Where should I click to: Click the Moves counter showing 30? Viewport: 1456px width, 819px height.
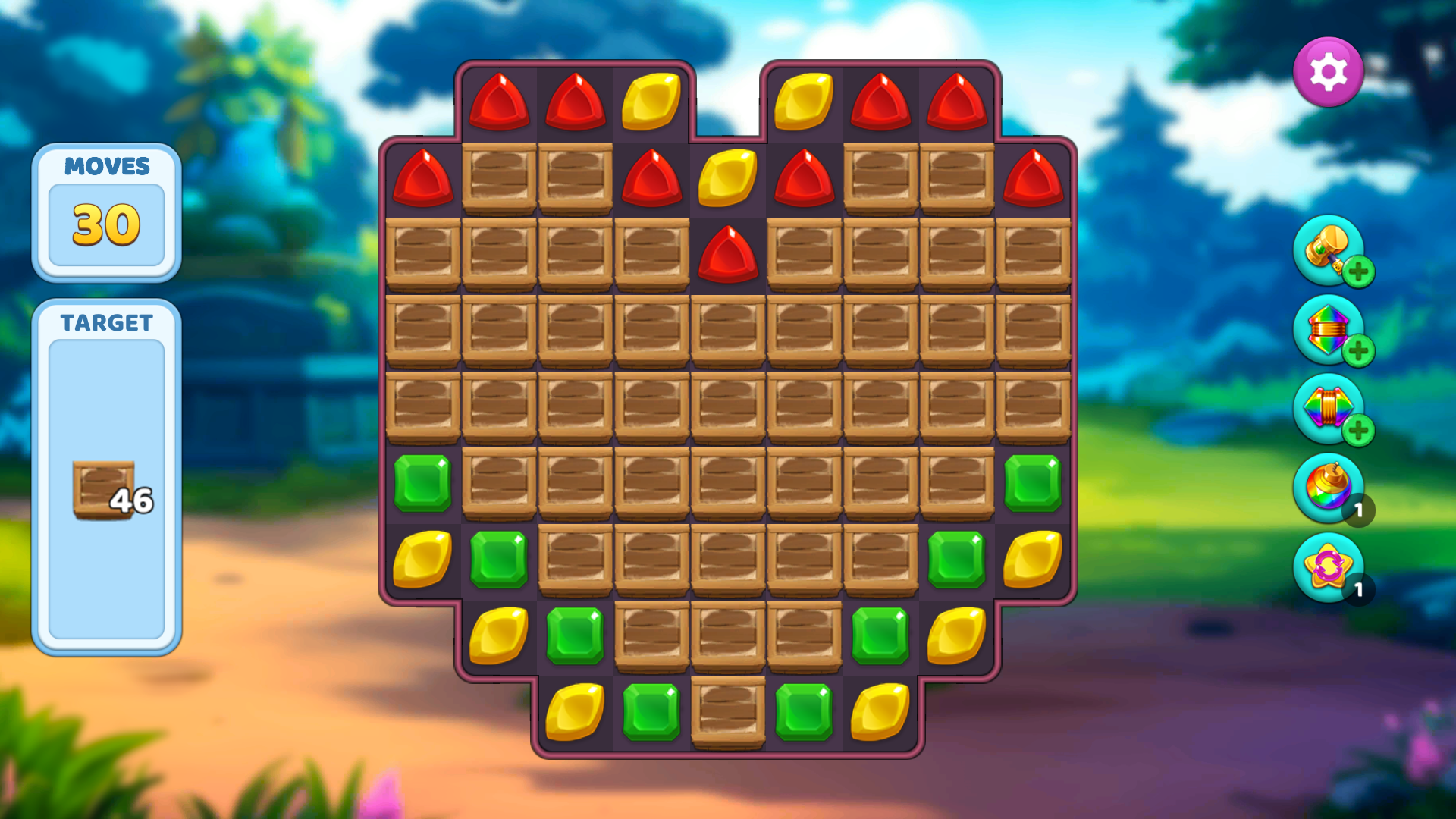click(107, 224)
